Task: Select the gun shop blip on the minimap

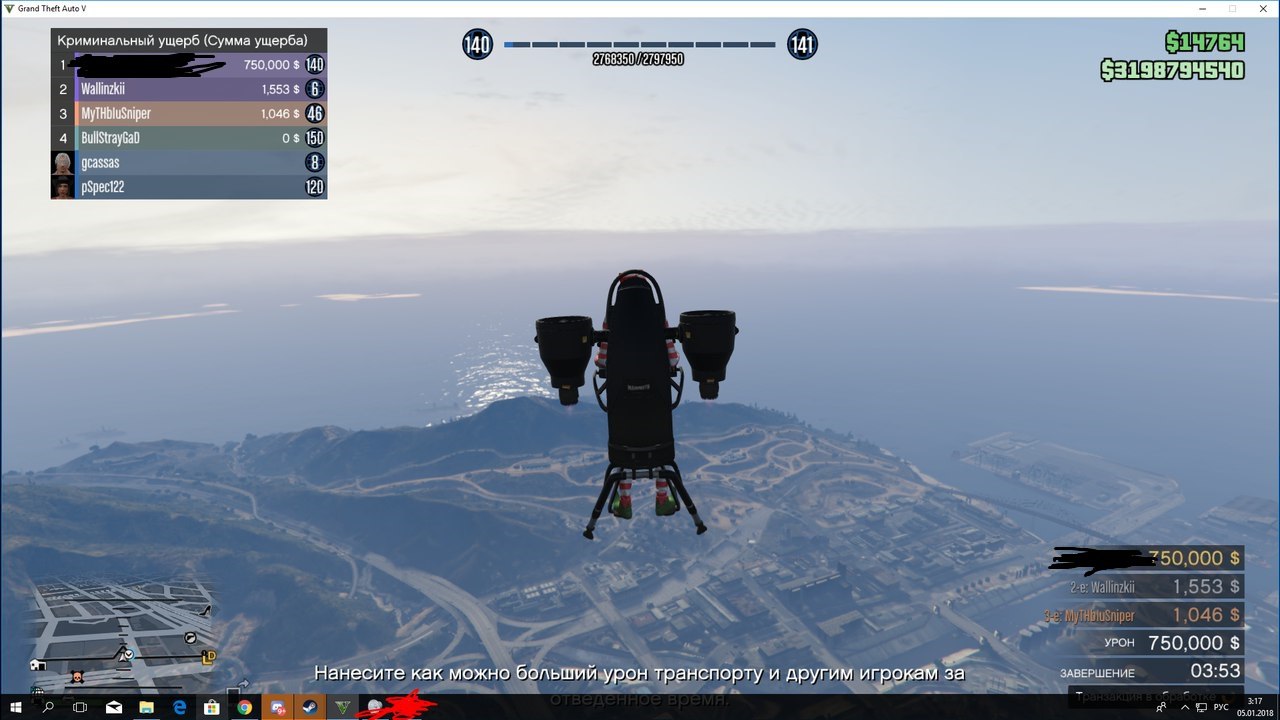Action: click(190, 637)
